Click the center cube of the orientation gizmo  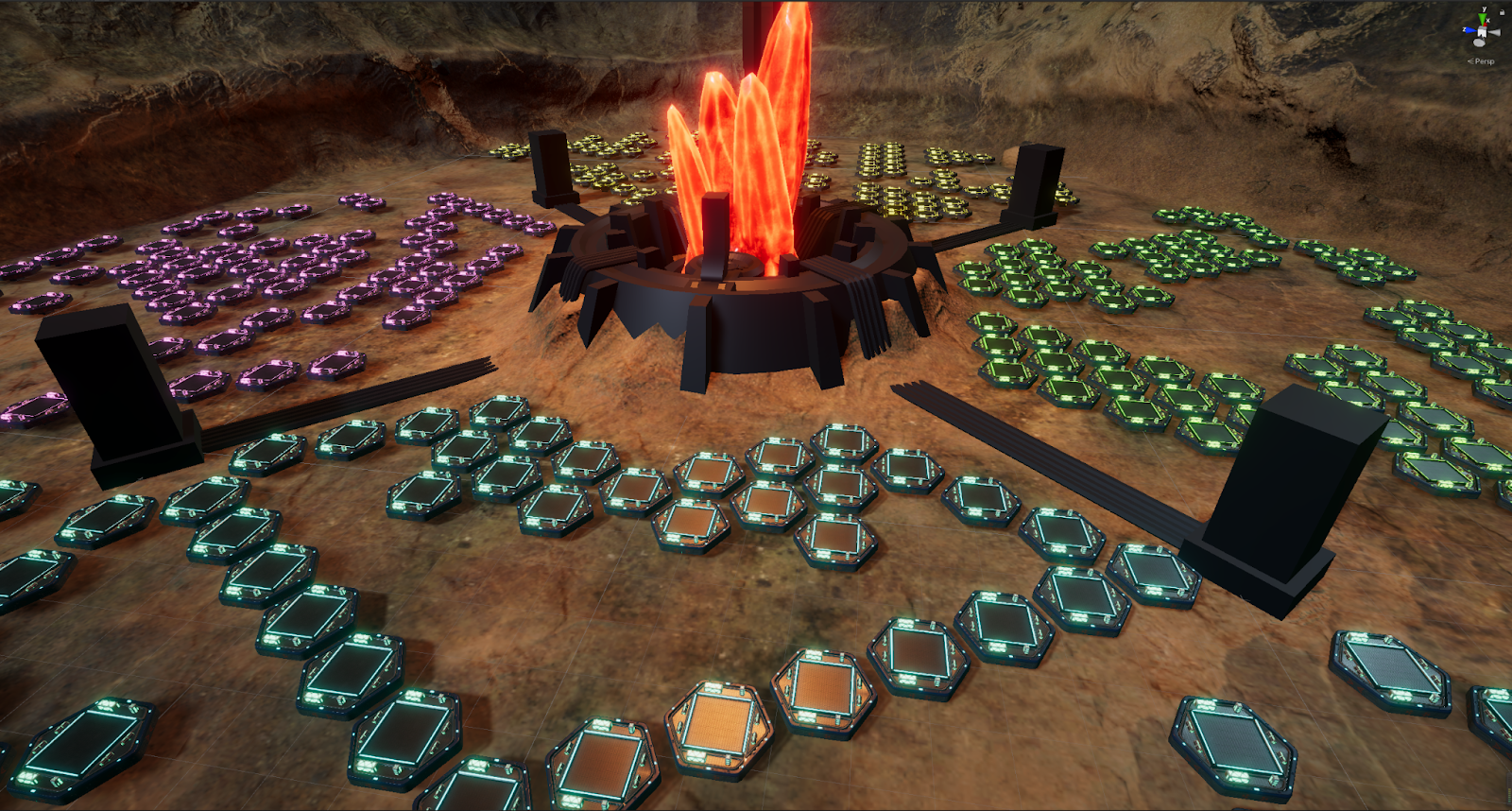coord(1482,32)
